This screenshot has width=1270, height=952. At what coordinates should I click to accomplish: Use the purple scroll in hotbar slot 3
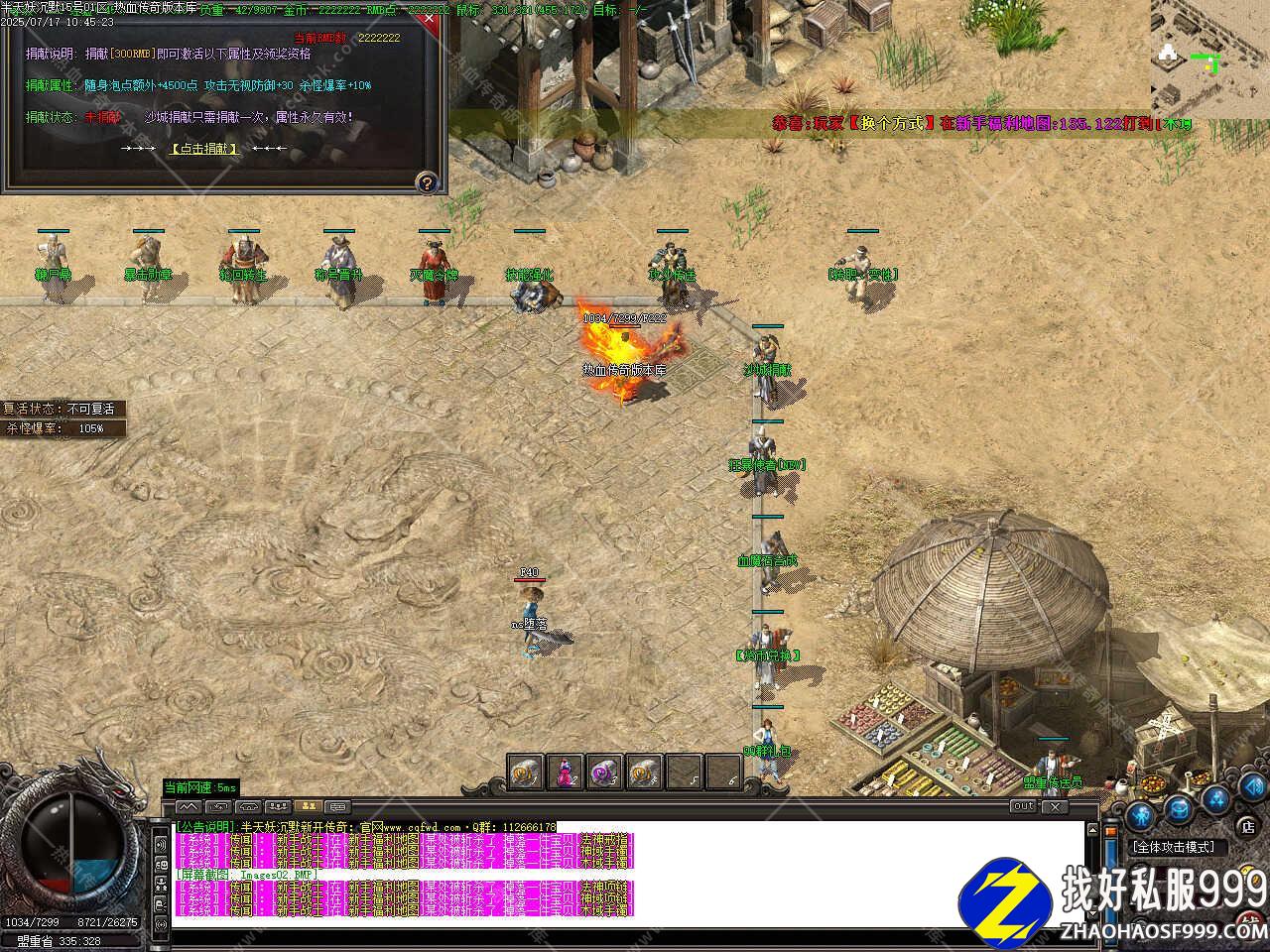point(604,772)
